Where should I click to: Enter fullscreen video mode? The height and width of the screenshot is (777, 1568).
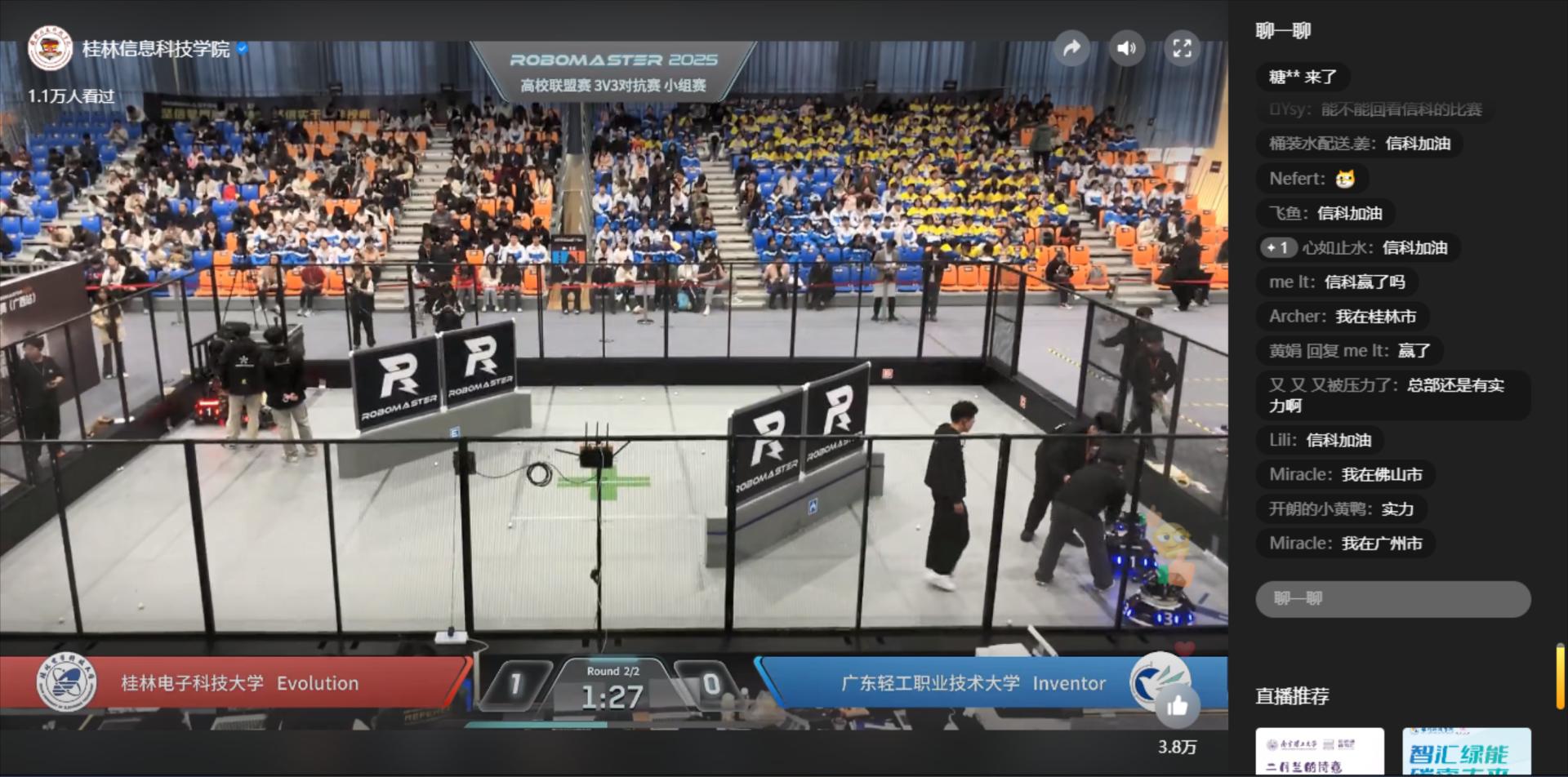click(x=1182, y=48)
